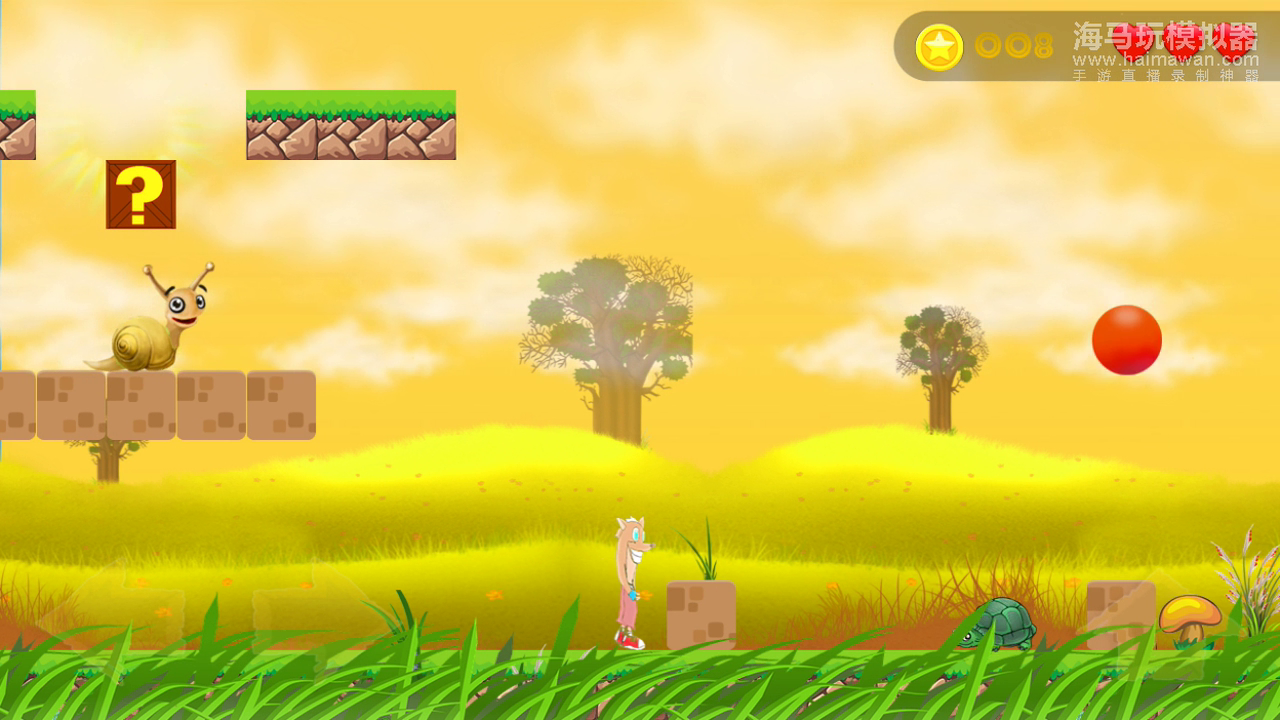Click the red bouncing ball
Viewport: 1280px width, 720px height.
click(x=1127, y=338)
